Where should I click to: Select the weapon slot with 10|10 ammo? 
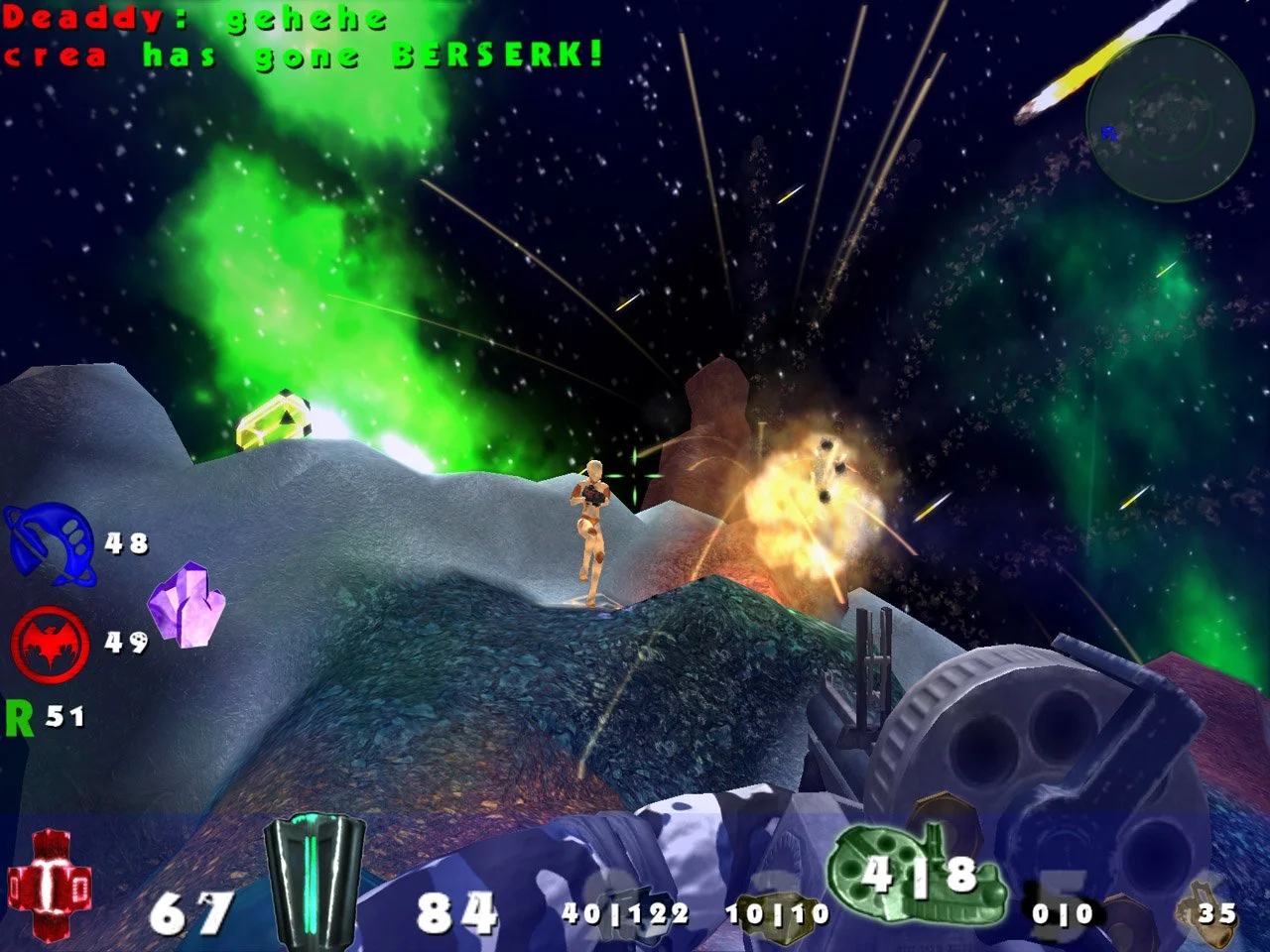click(x=777, y=912)
